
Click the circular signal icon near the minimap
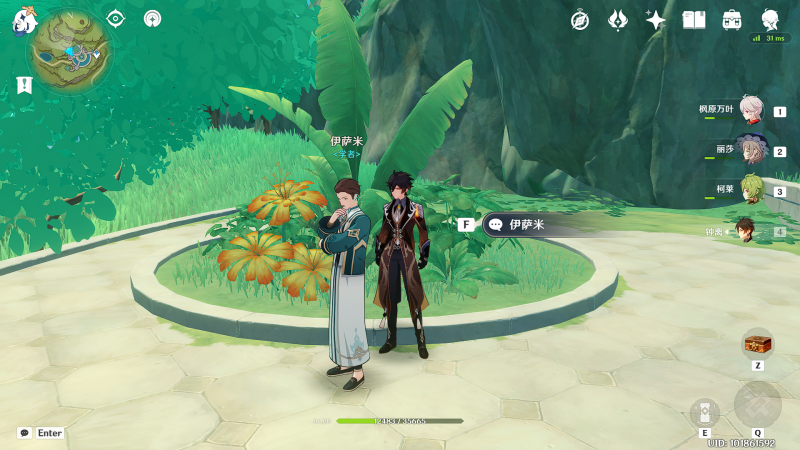152,18
